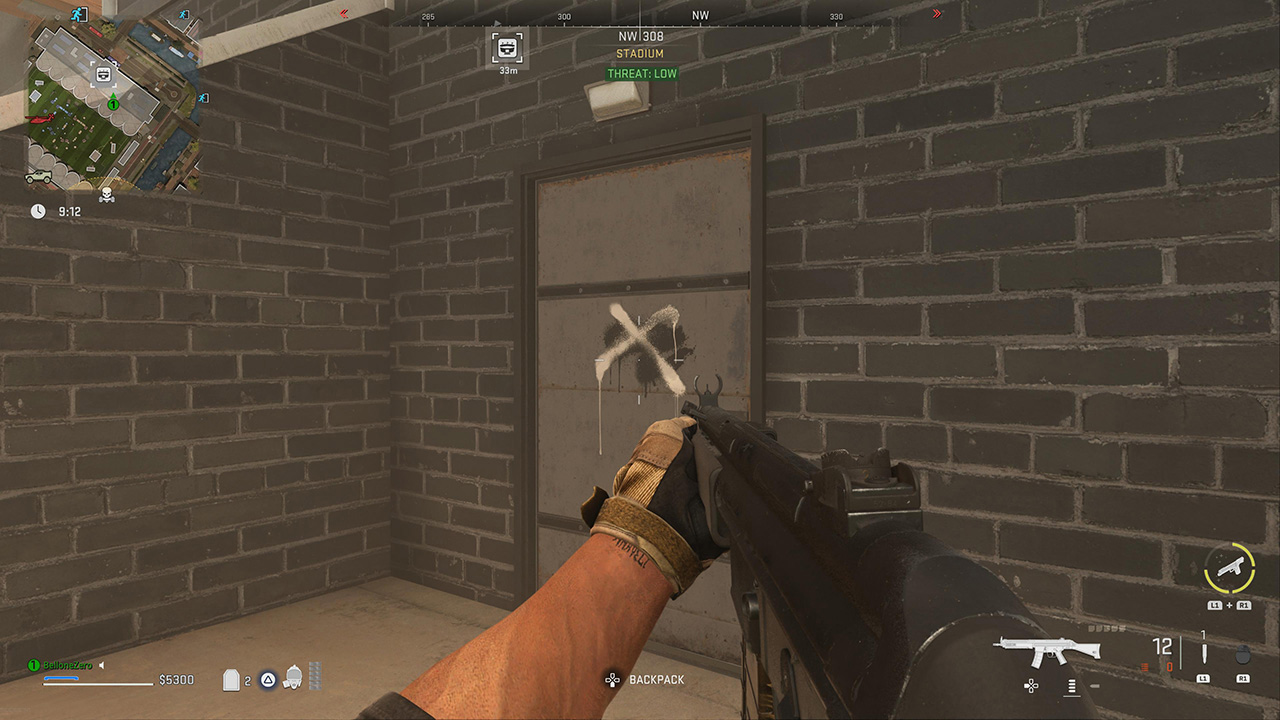Click the player name BelloneZero

click(x=67, y=664)
